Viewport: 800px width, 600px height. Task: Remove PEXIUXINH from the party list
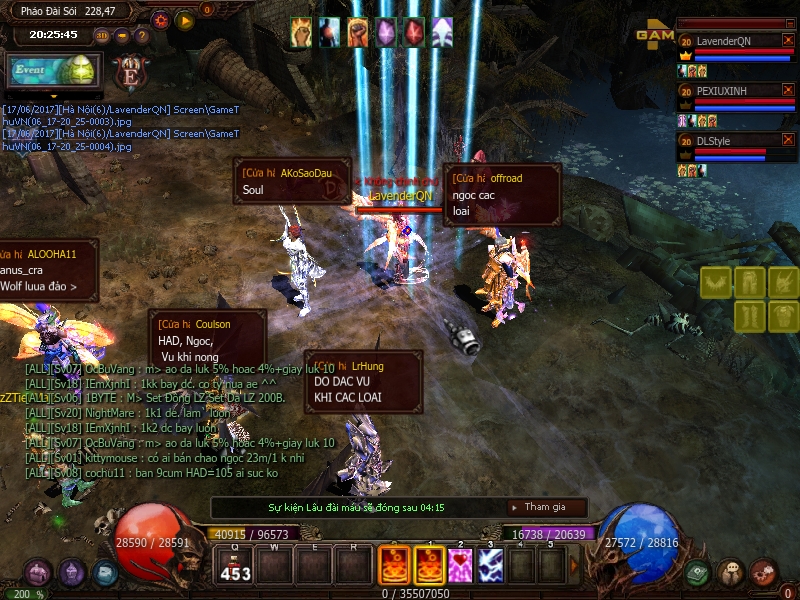pyautogui.click(x=788, y=90)
